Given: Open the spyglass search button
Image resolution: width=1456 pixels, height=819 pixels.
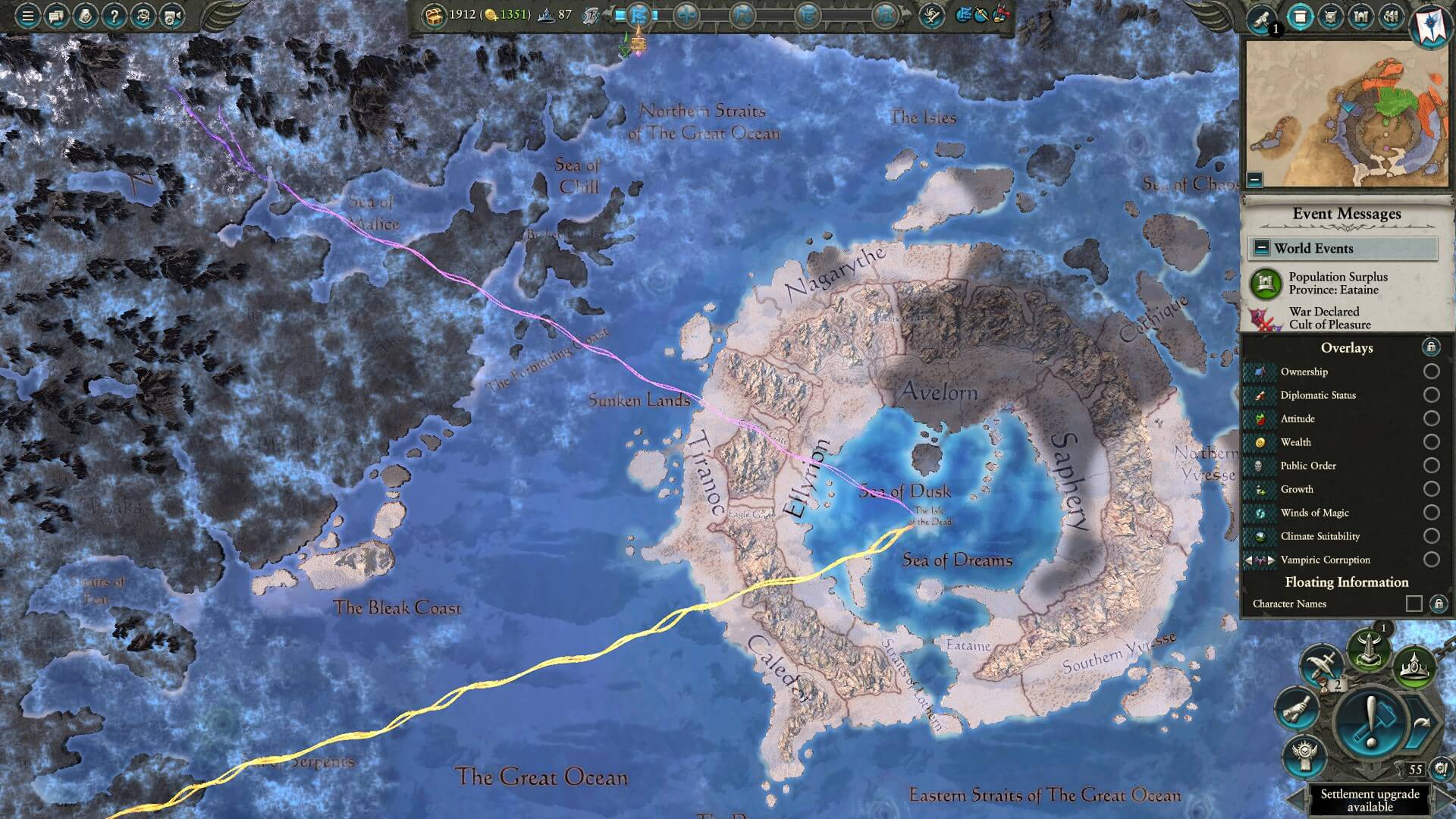Looking at the screenshot, I should [1262, 18].
